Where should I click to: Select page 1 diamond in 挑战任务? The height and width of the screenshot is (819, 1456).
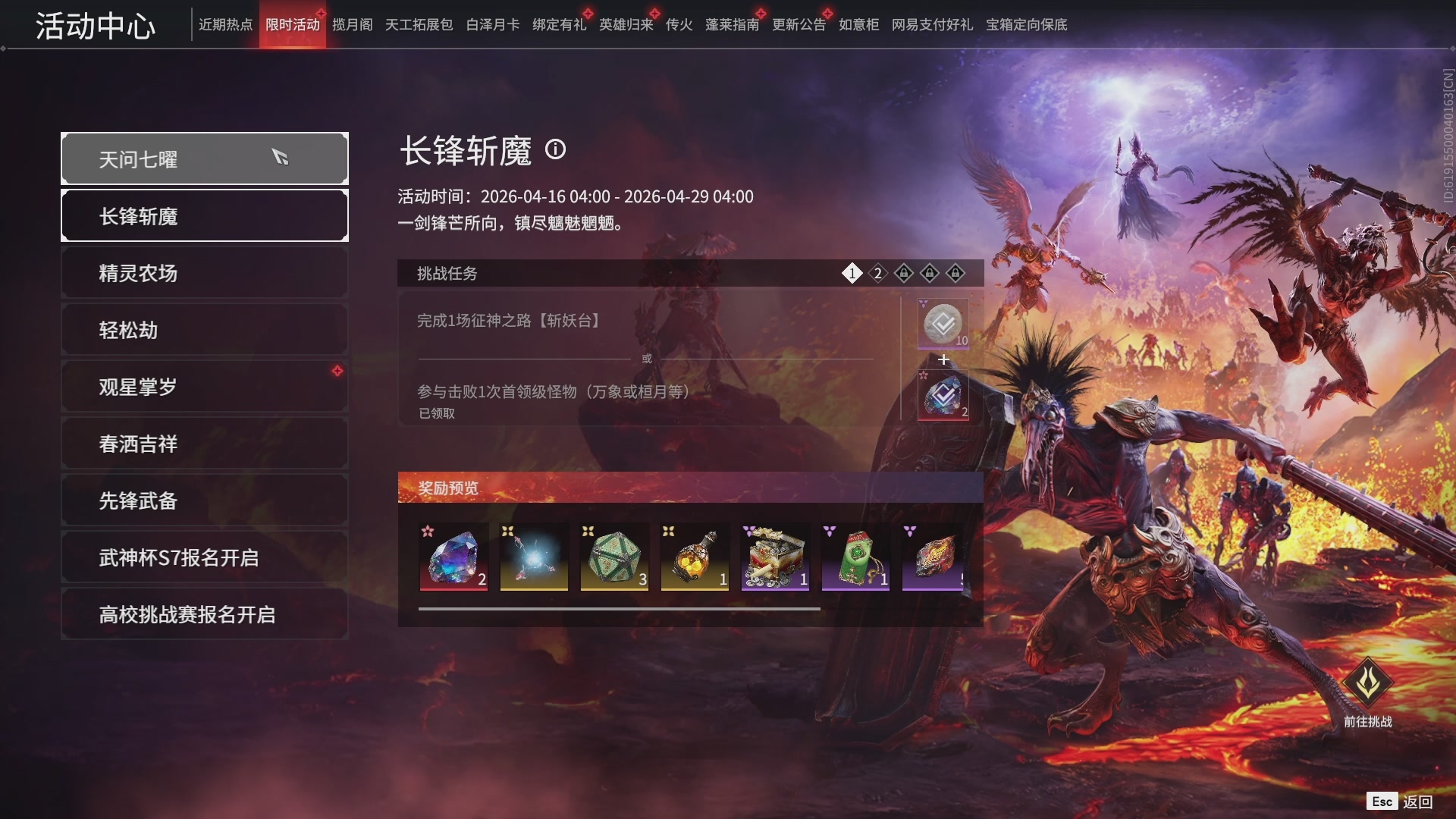pyautogui.click(x=852, y=273)
